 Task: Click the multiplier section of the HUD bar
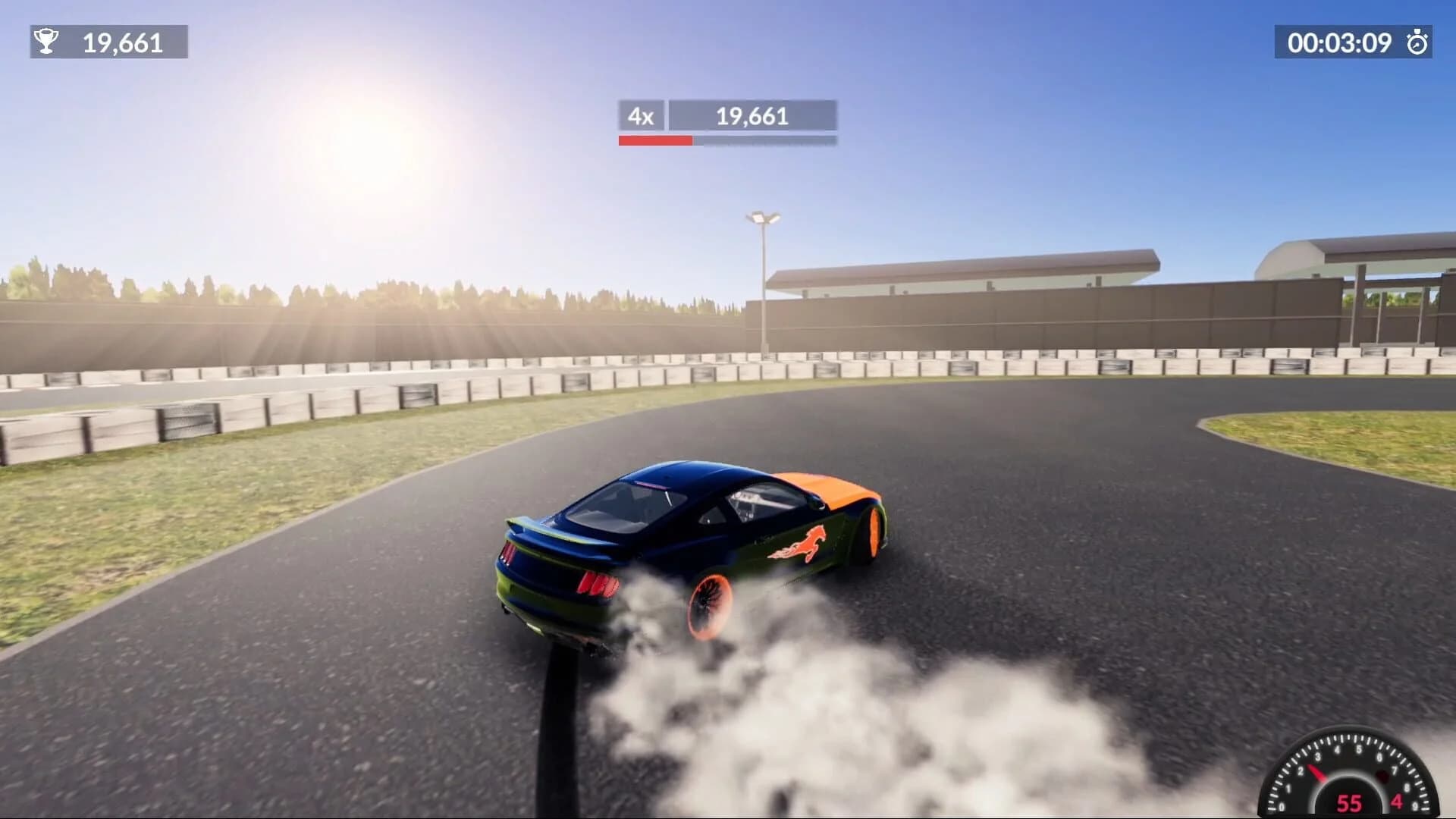(641, 116)
